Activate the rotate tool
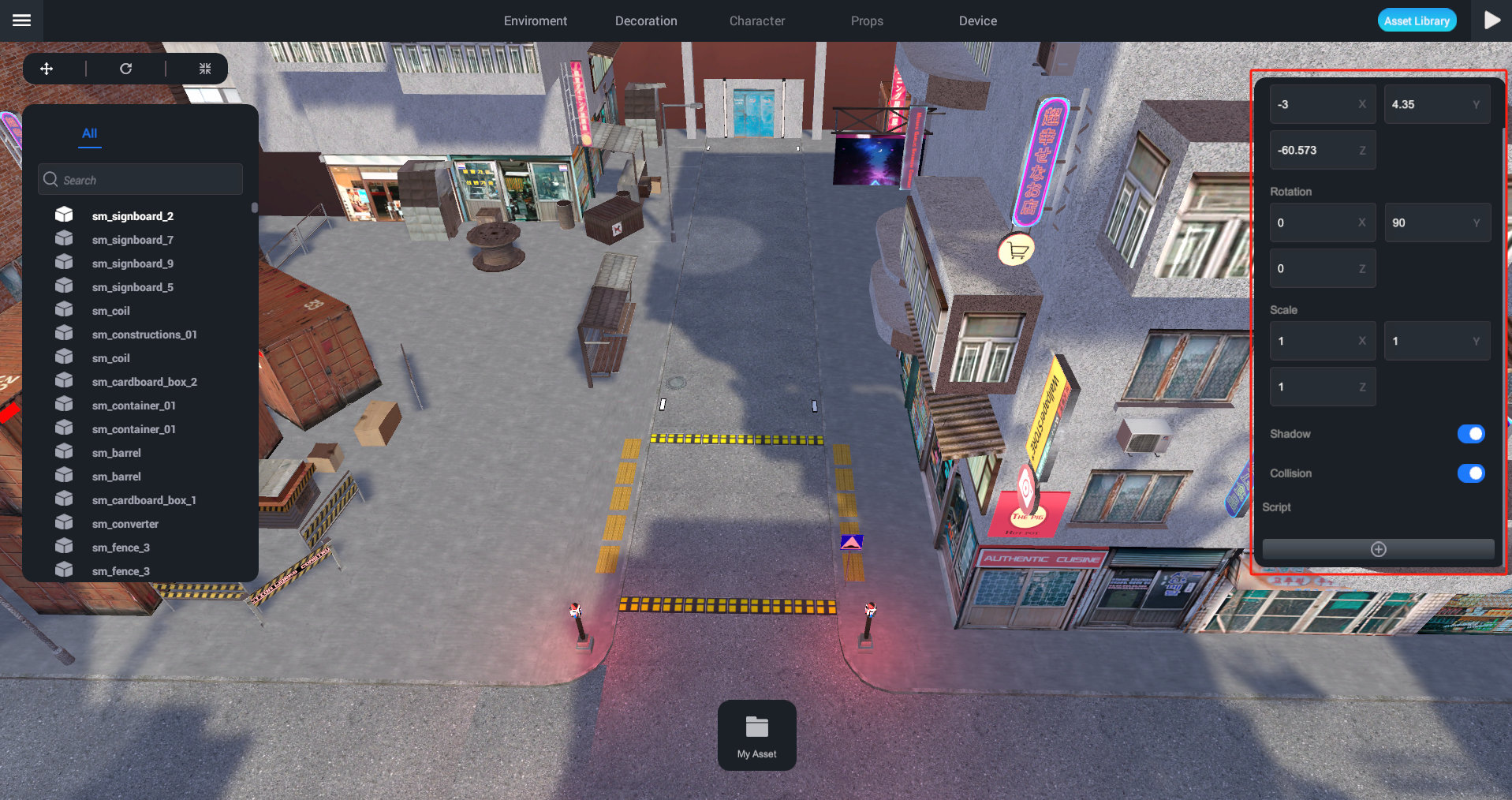The height and width of the screenshot is (800, 1512). tap(125, 69)
